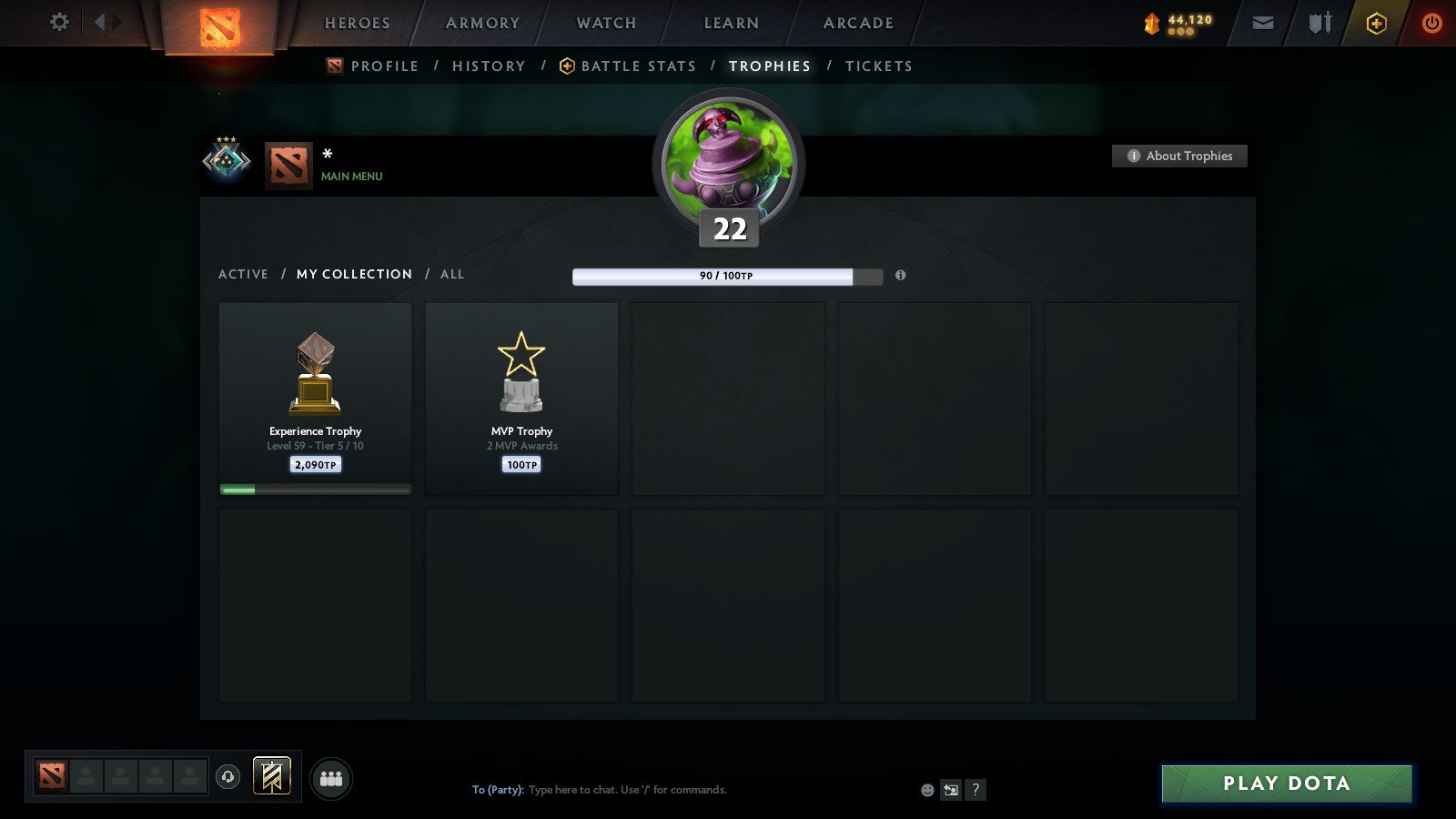Click the help question mark near chat
The height and width of the screenshot is (819, 1456).
[x=976, y=790]
